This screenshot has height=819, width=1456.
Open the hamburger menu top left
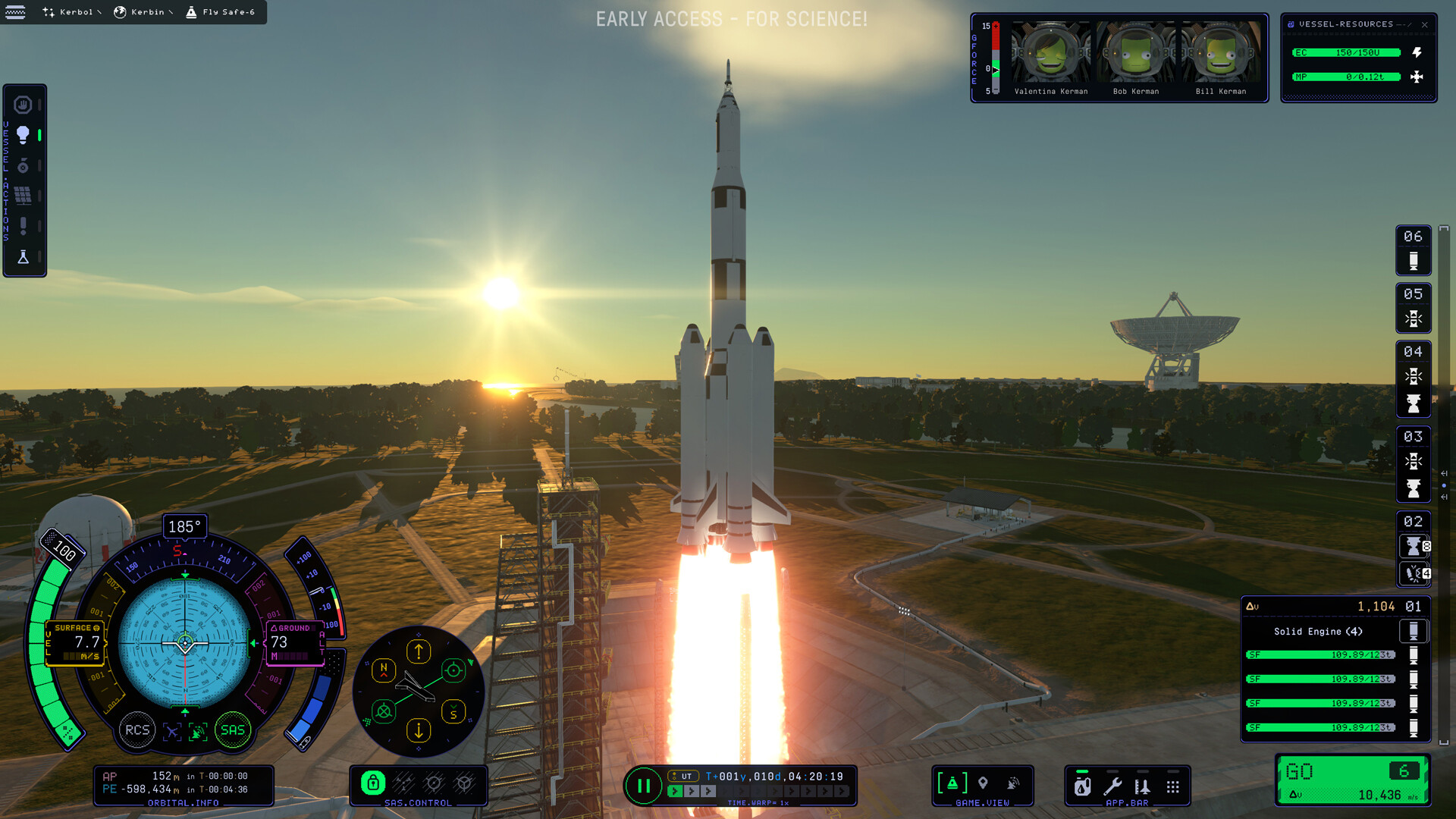(16, 11)
